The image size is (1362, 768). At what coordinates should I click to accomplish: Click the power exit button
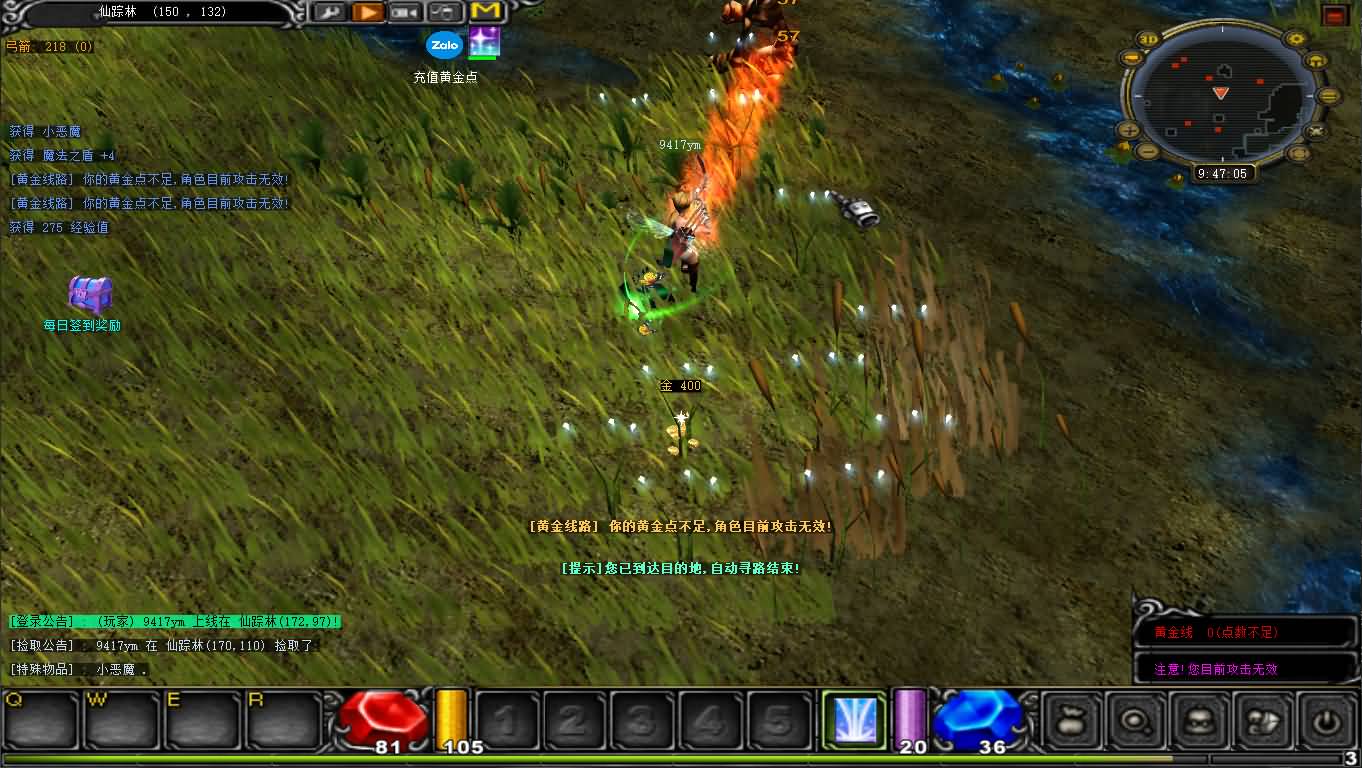click(1327, 721)
